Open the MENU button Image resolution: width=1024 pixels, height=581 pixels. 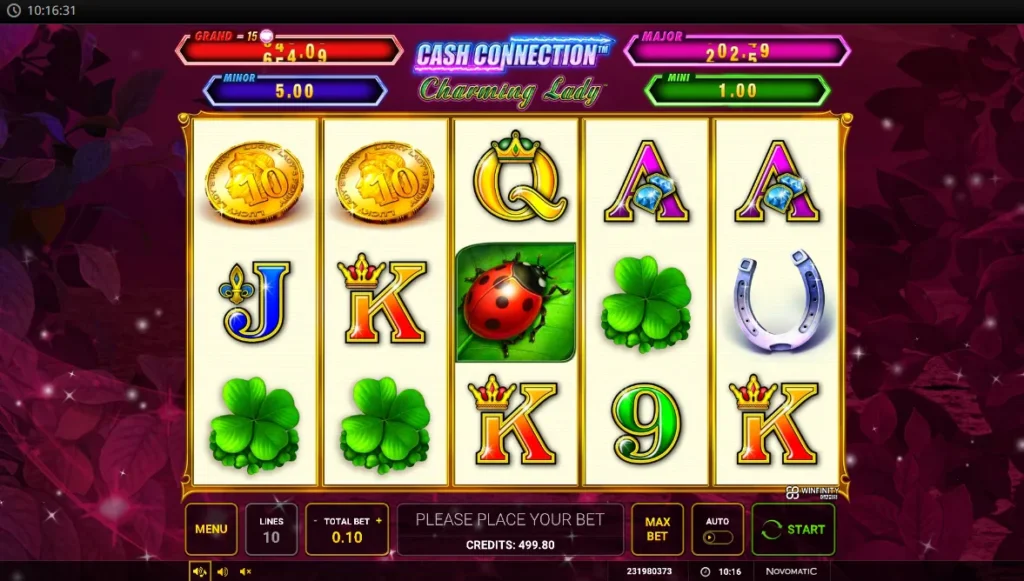click(211, 529)
